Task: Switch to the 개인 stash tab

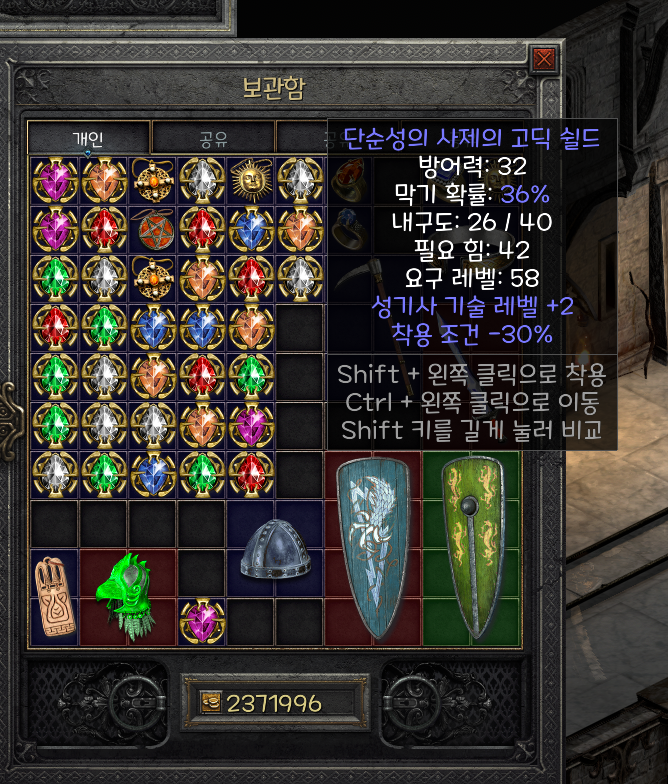Action: tap(88, 137)
